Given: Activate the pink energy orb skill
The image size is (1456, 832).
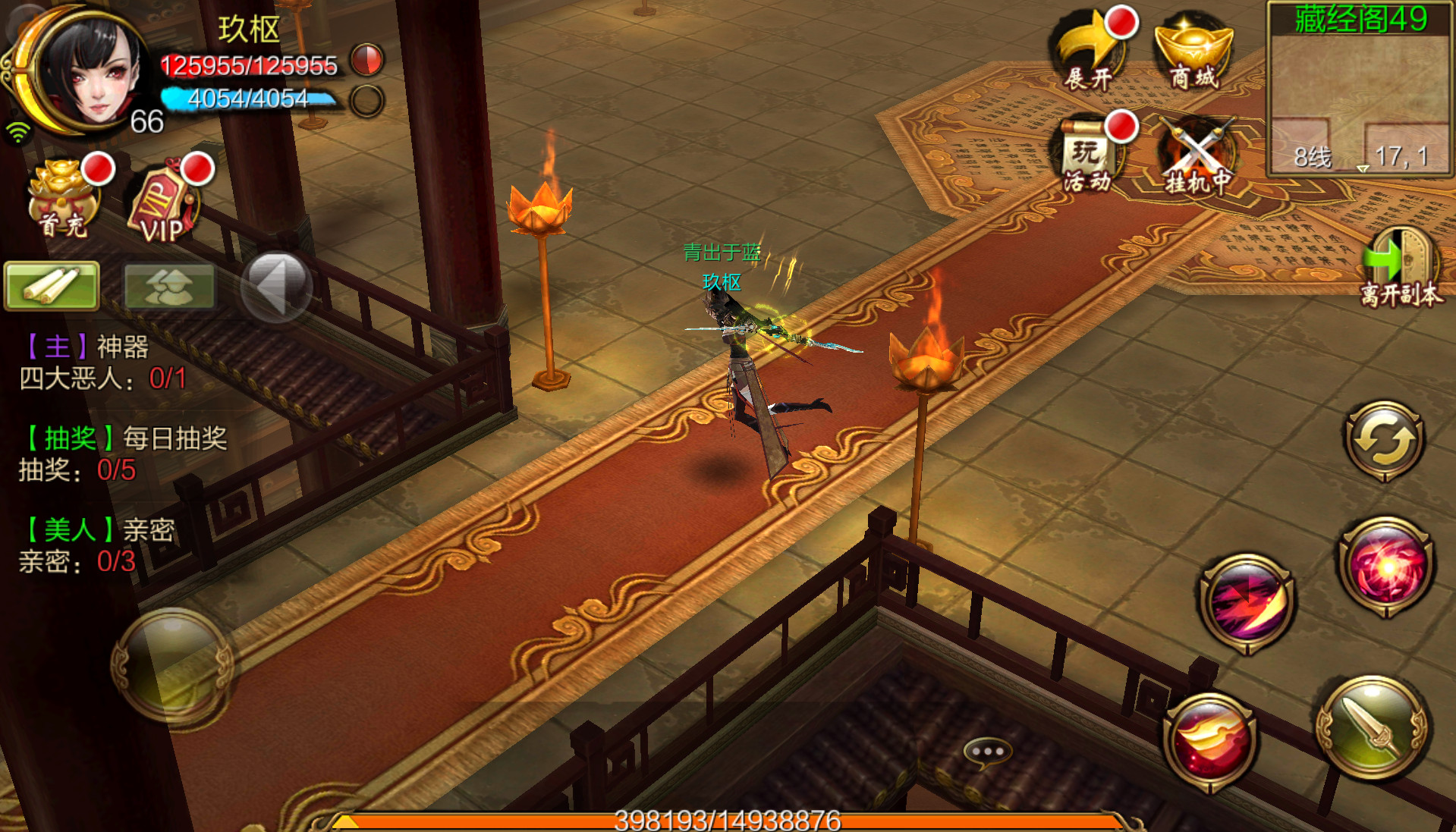Looking at the screenshot, I should pos(1386,567).
